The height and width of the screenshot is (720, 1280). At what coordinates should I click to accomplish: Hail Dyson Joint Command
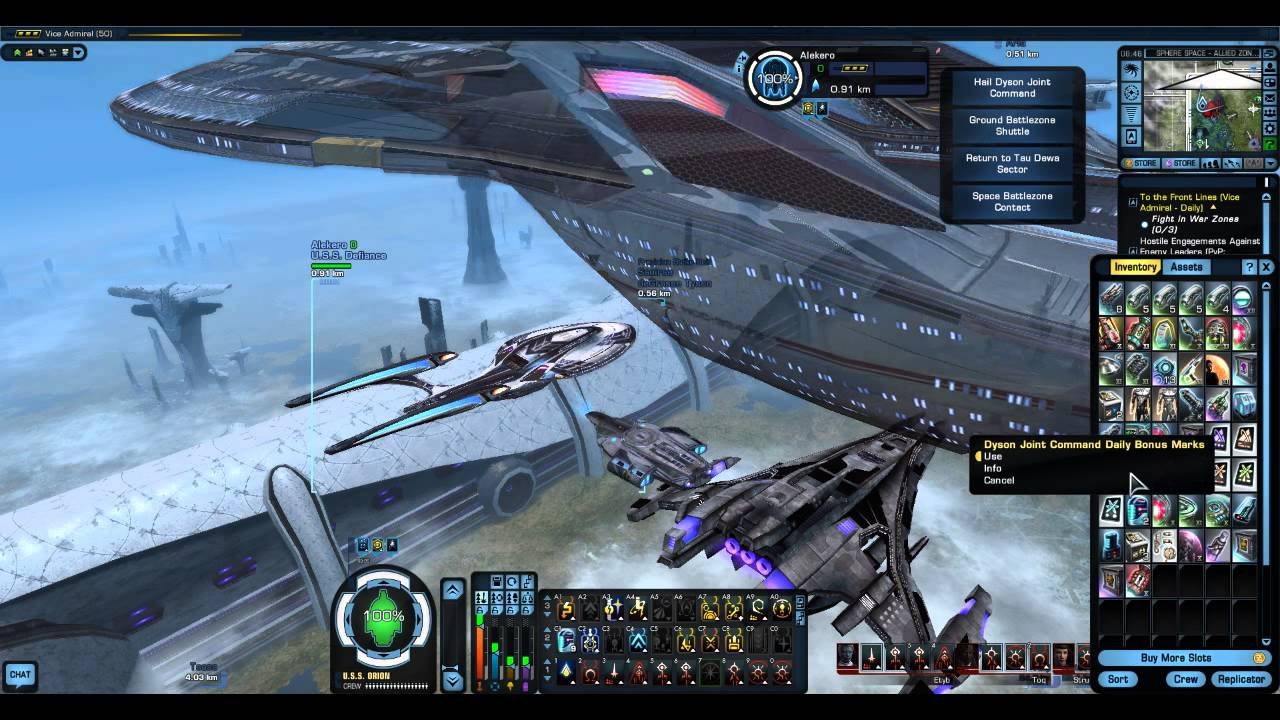[x=1012, y=88]
